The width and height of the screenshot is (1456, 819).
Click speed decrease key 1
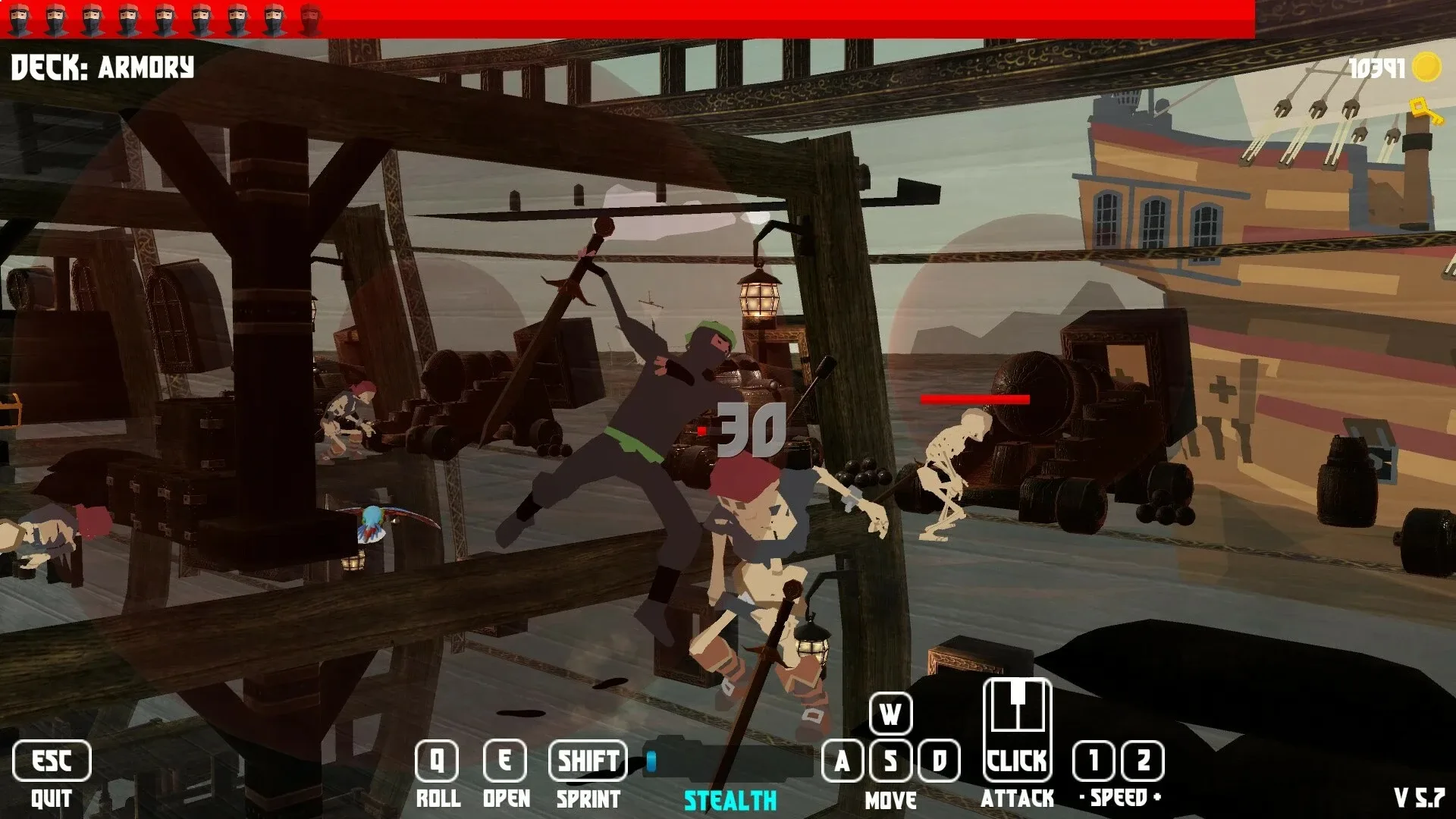tap(1092, 761)
